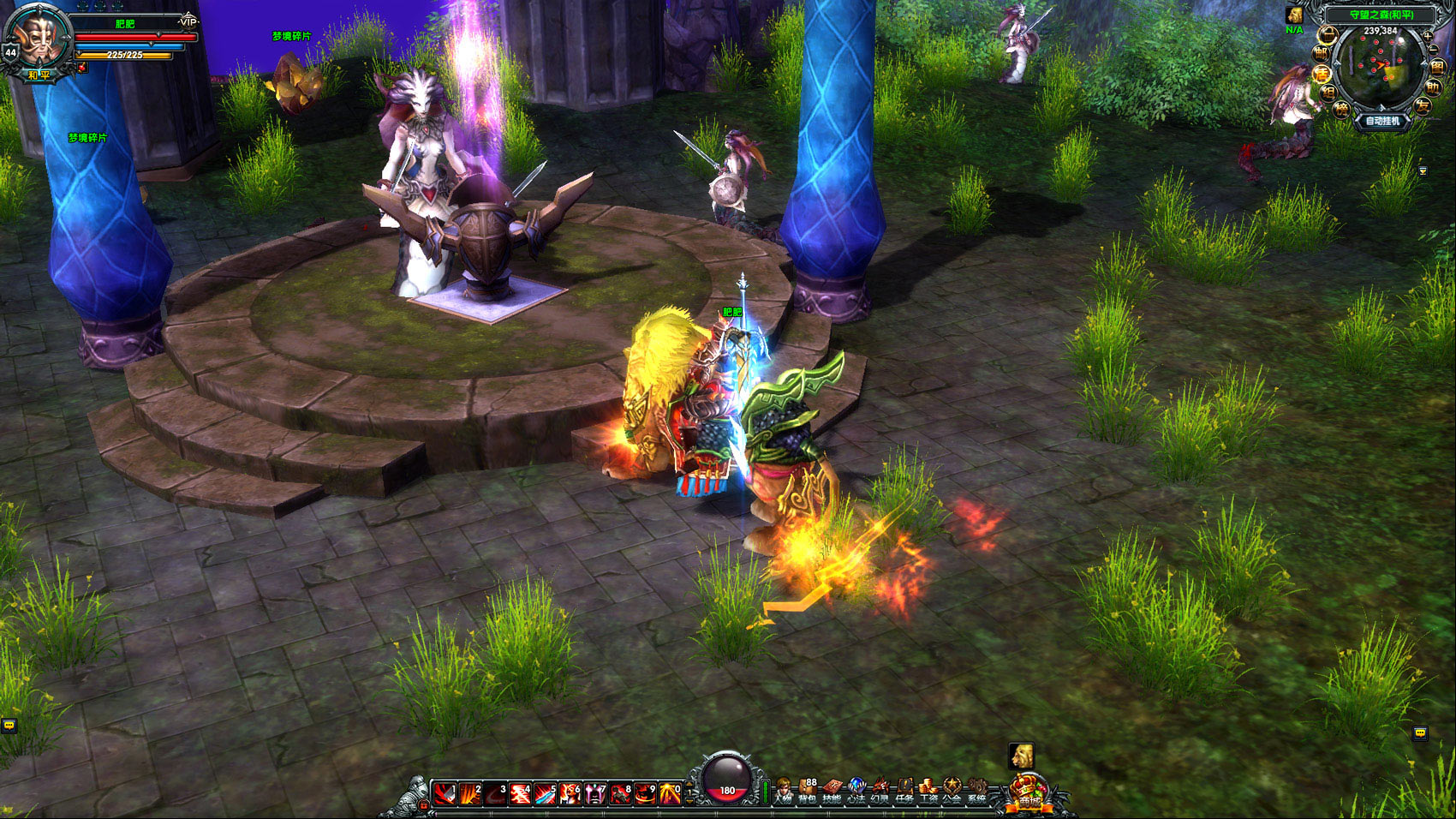This screenshot has height=819, width=1456.
Task: Open the 技能 skills book
Action: click(x=832, y=791)
